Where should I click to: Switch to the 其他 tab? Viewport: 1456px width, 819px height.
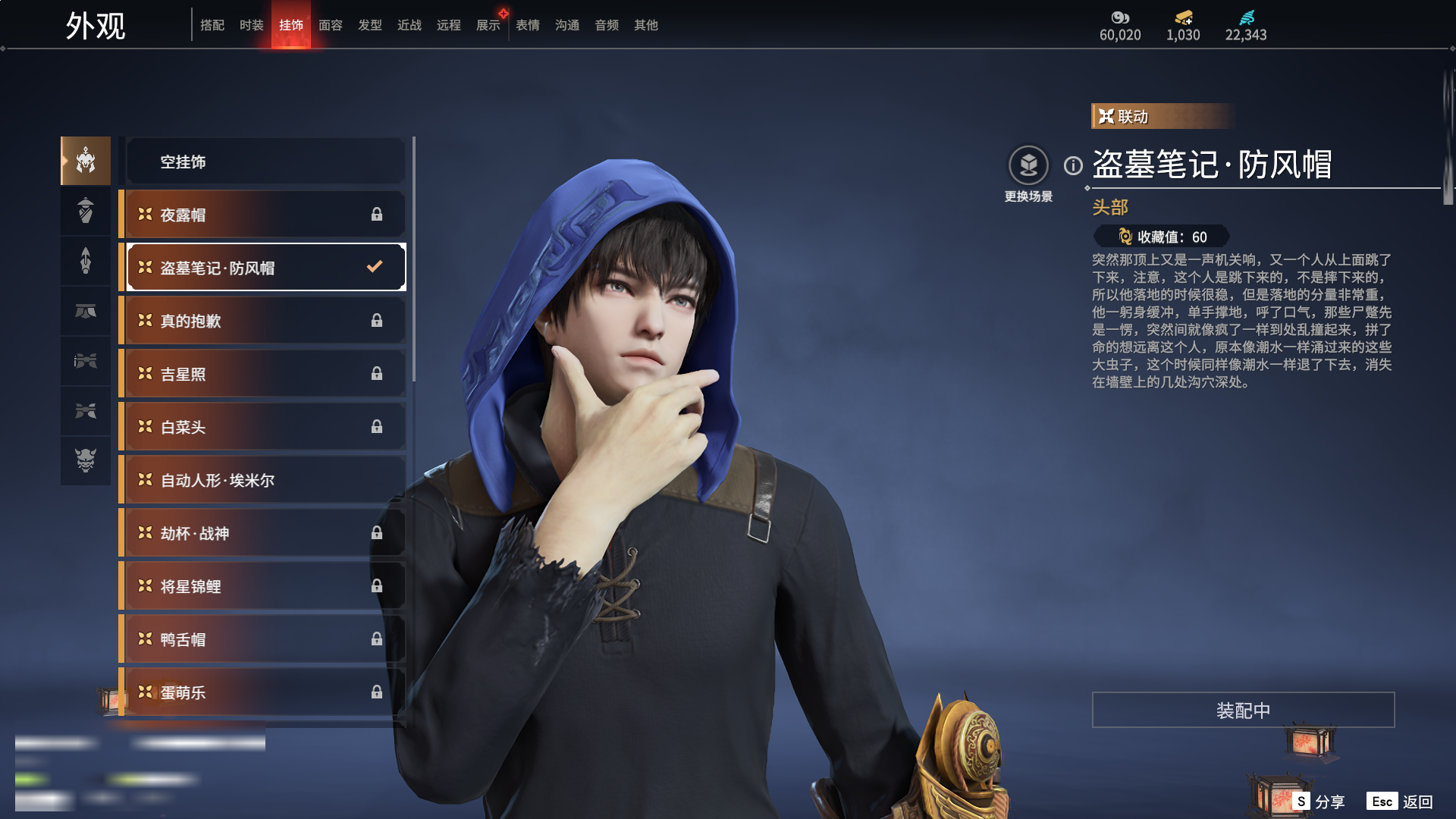645,25
